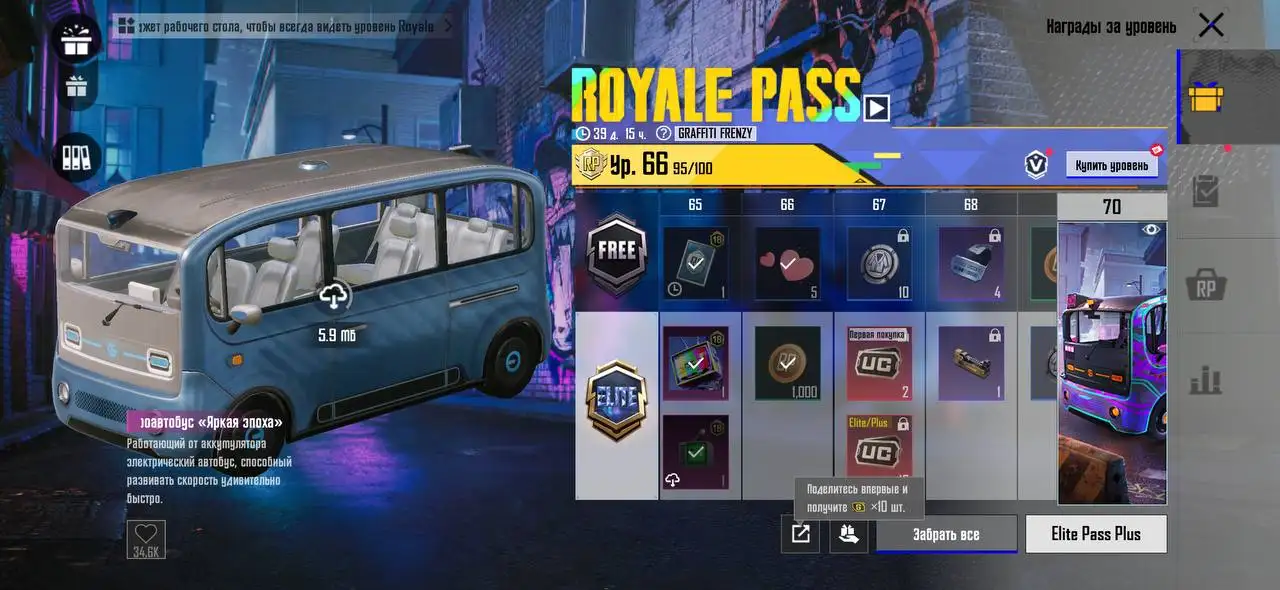
Task: Open the three-binders collection icon
Action: pos(76,156)
